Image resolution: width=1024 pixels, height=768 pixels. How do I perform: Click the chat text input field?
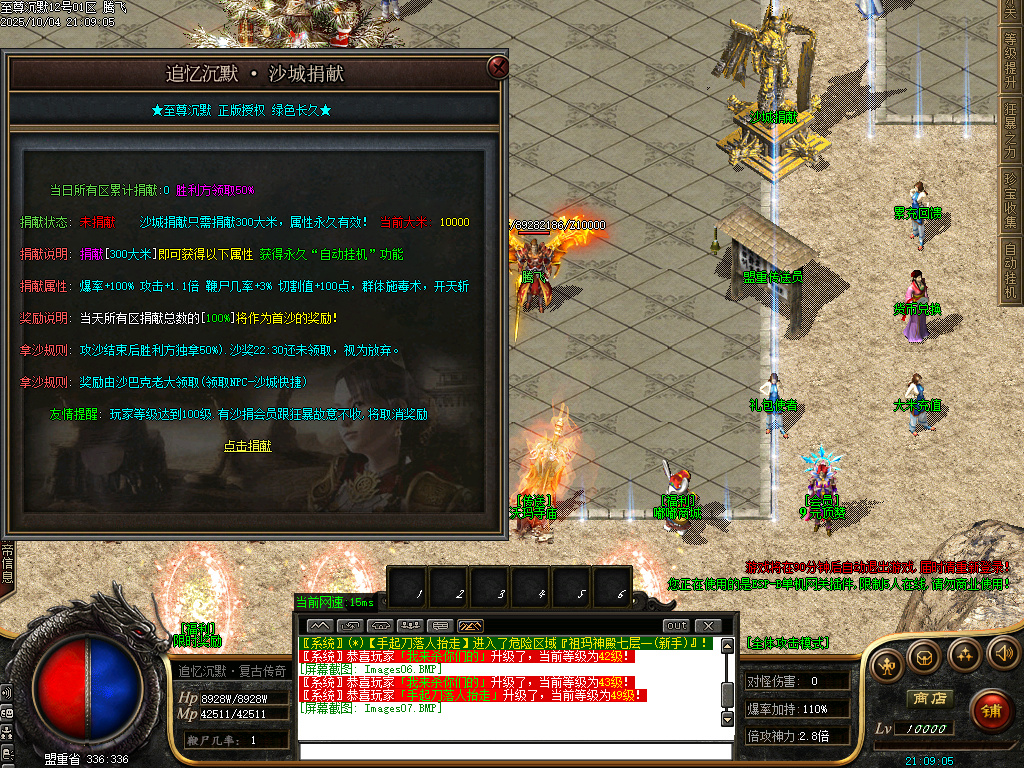click(x=510, y=751)
